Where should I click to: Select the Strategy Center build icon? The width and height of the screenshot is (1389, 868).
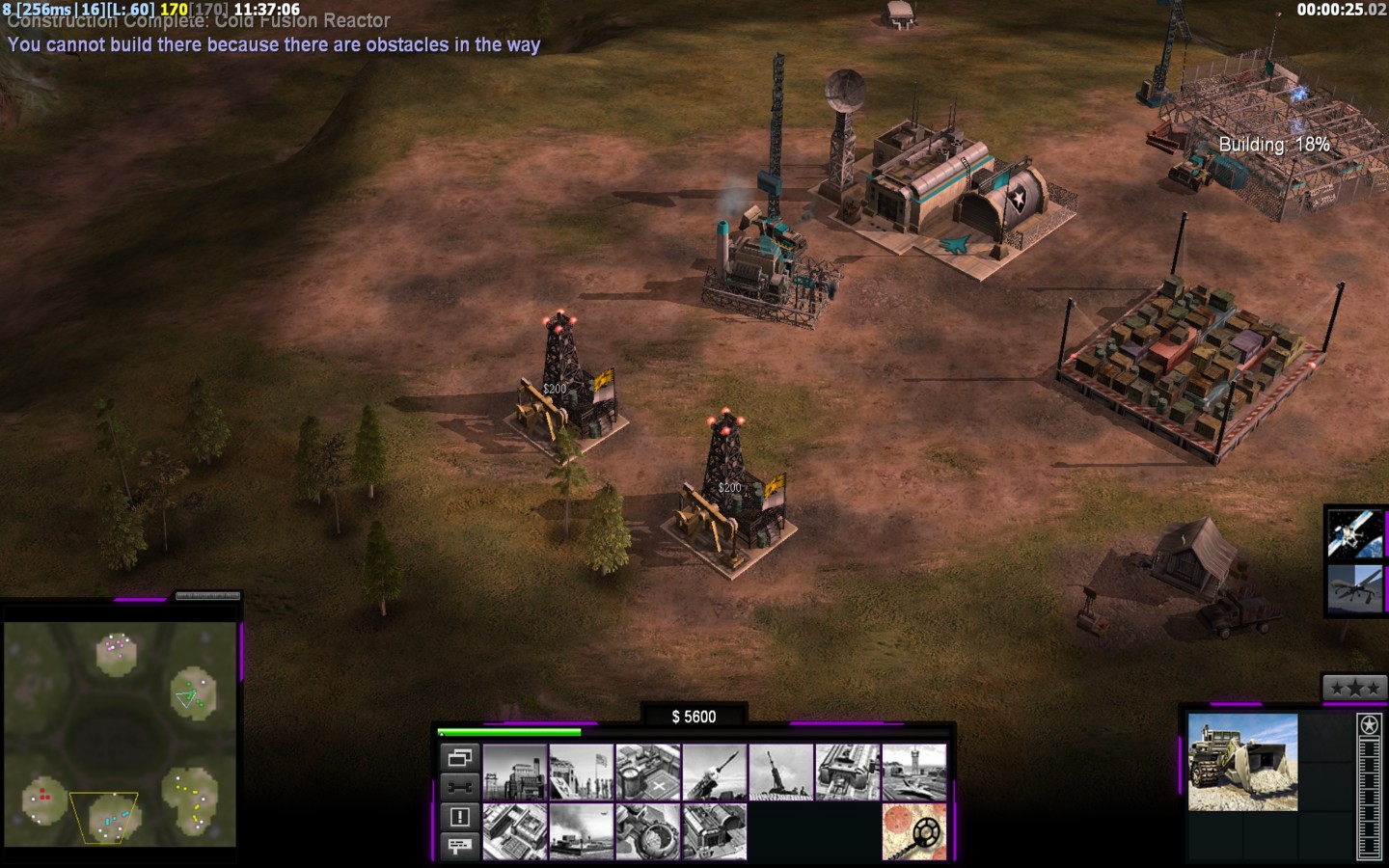coord(515,831)
